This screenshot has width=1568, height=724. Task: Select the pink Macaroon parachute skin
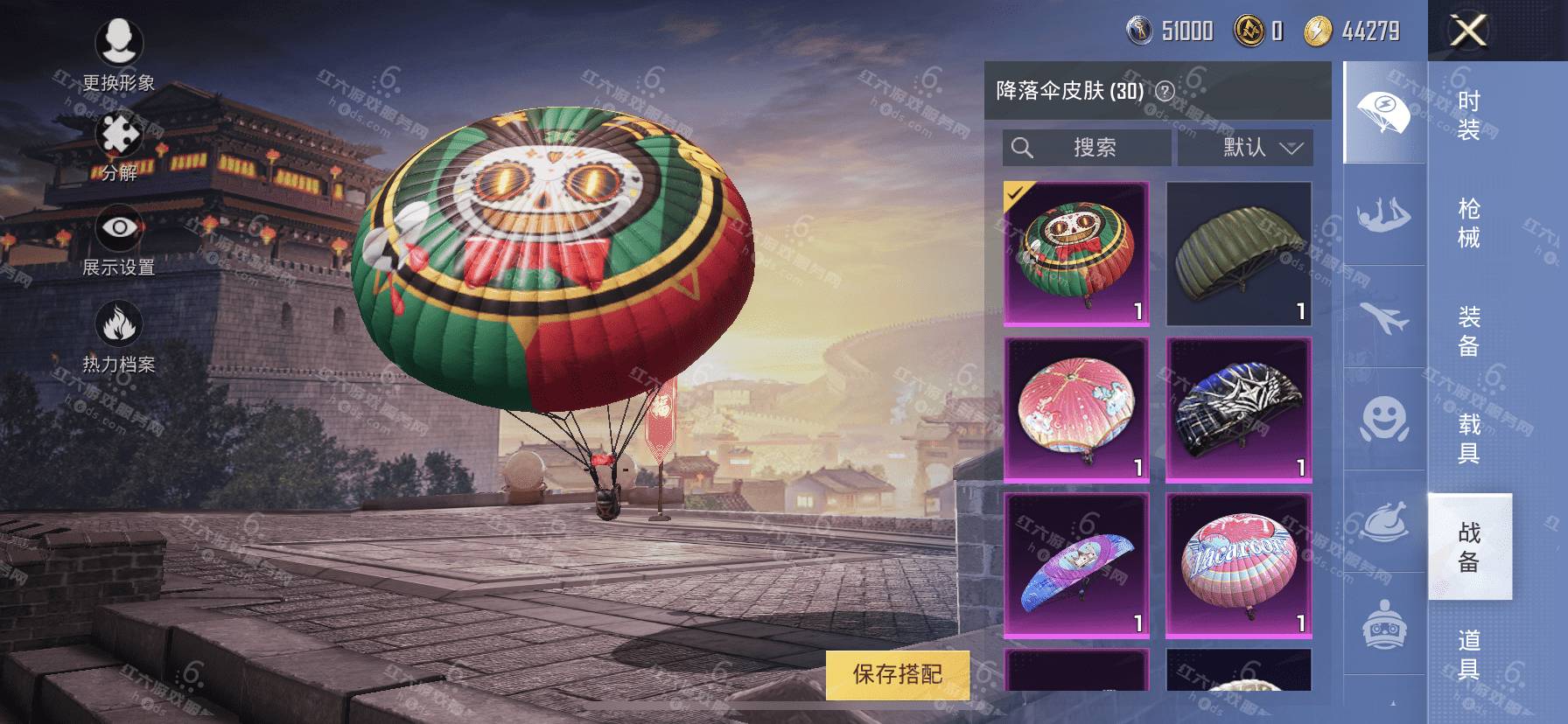point(1238,566)
